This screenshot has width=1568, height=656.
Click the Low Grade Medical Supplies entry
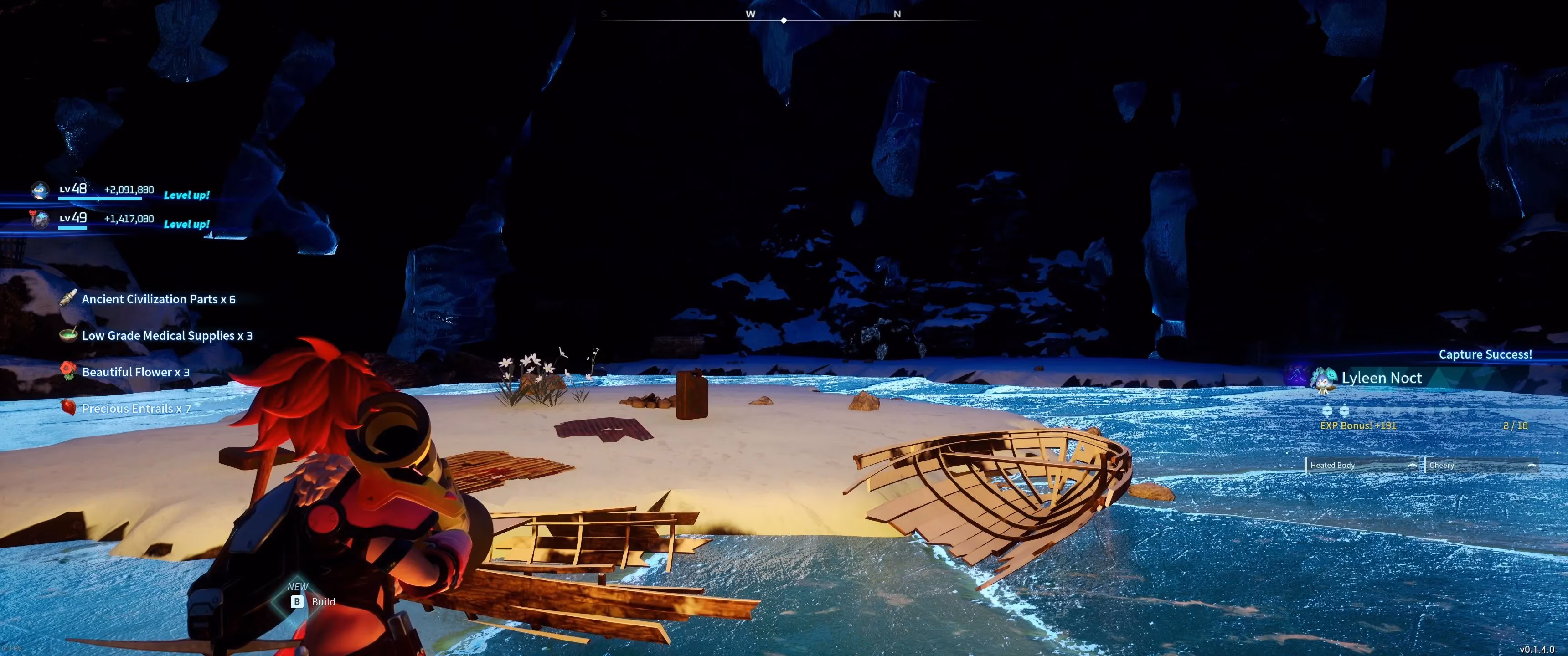click(x=166, y=335)
